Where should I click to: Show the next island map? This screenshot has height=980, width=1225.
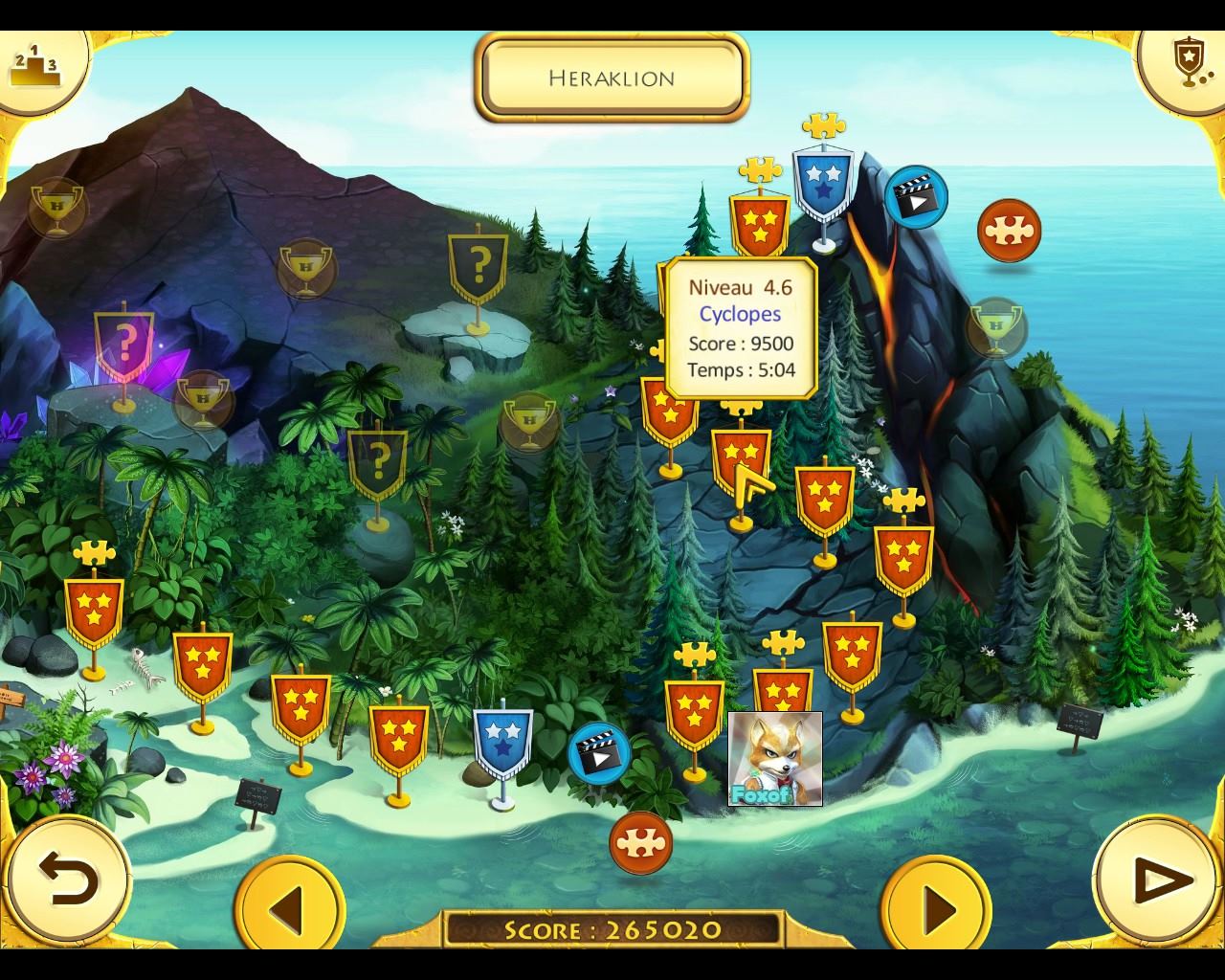click(x=937, y=906)
